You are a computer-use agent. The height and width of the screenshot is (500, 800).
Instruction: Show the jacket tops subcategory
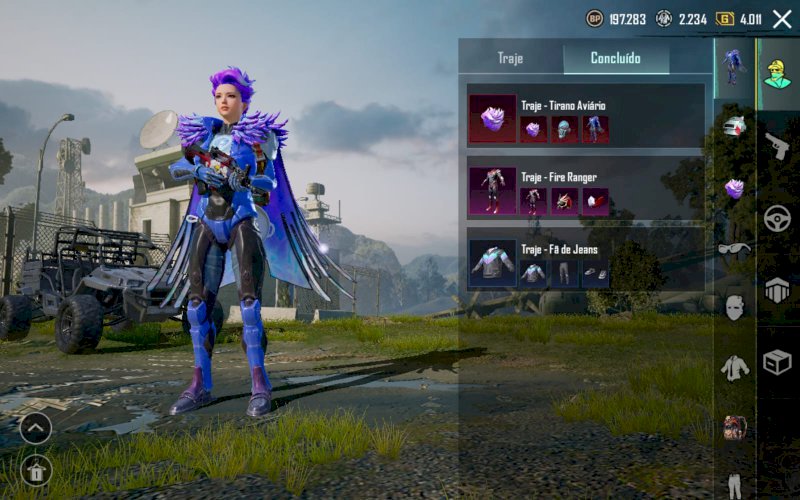735,368
